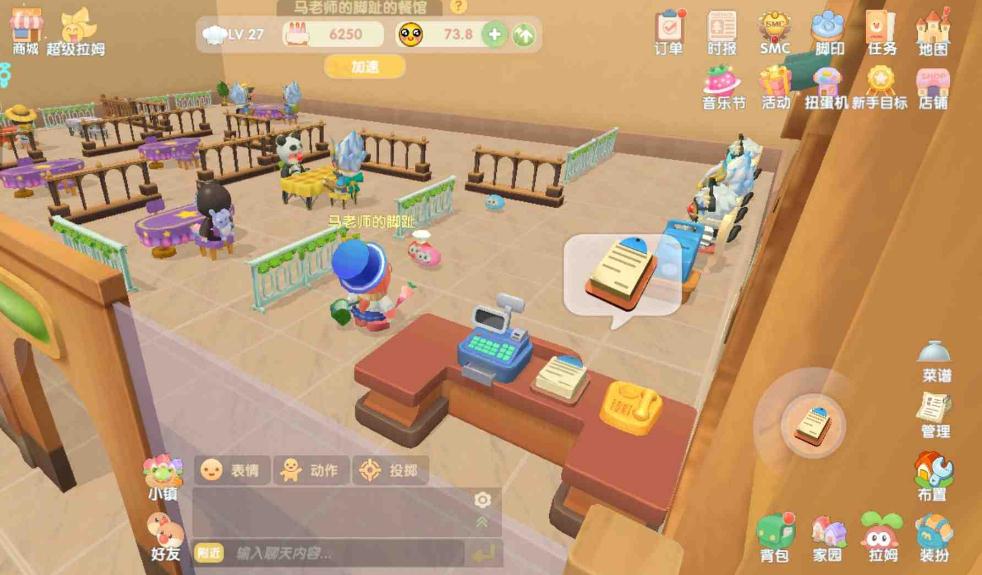Add more smiley coins with the plus button
Screen dimensions: 982x575
494,35
